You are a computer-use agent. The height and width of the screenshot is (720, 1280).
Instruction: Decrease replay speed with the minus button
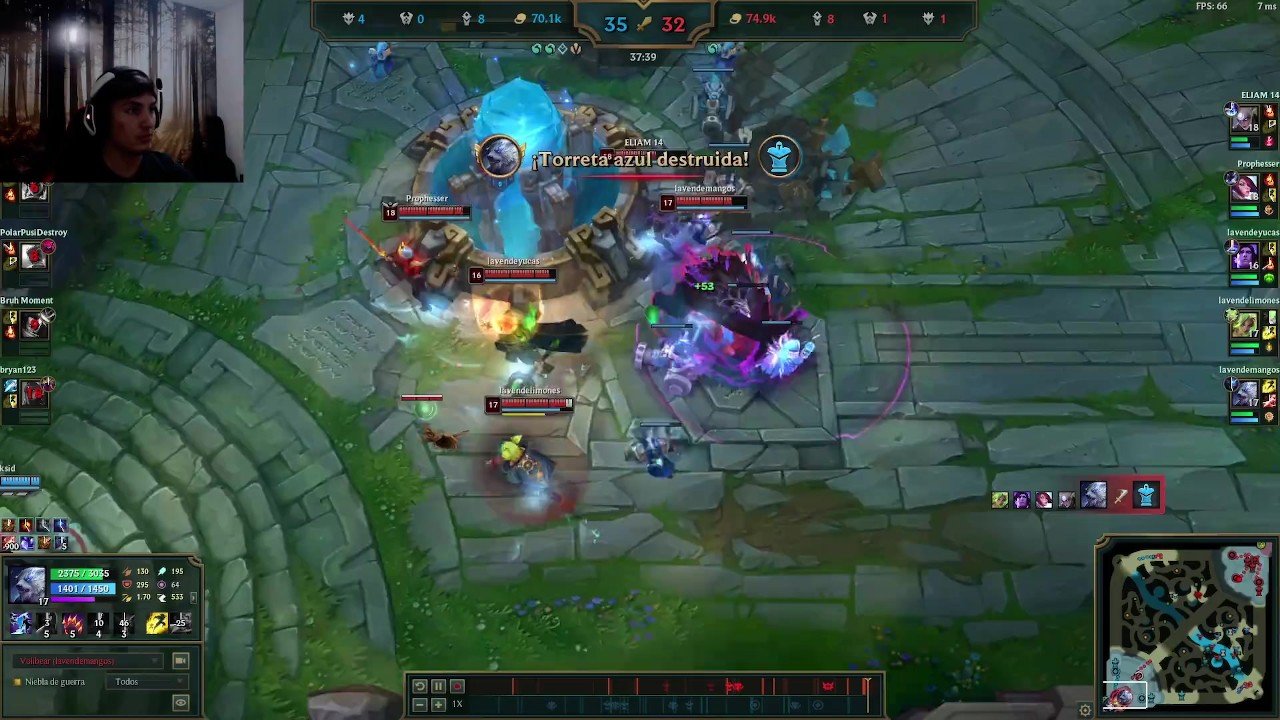click(420, 705)
